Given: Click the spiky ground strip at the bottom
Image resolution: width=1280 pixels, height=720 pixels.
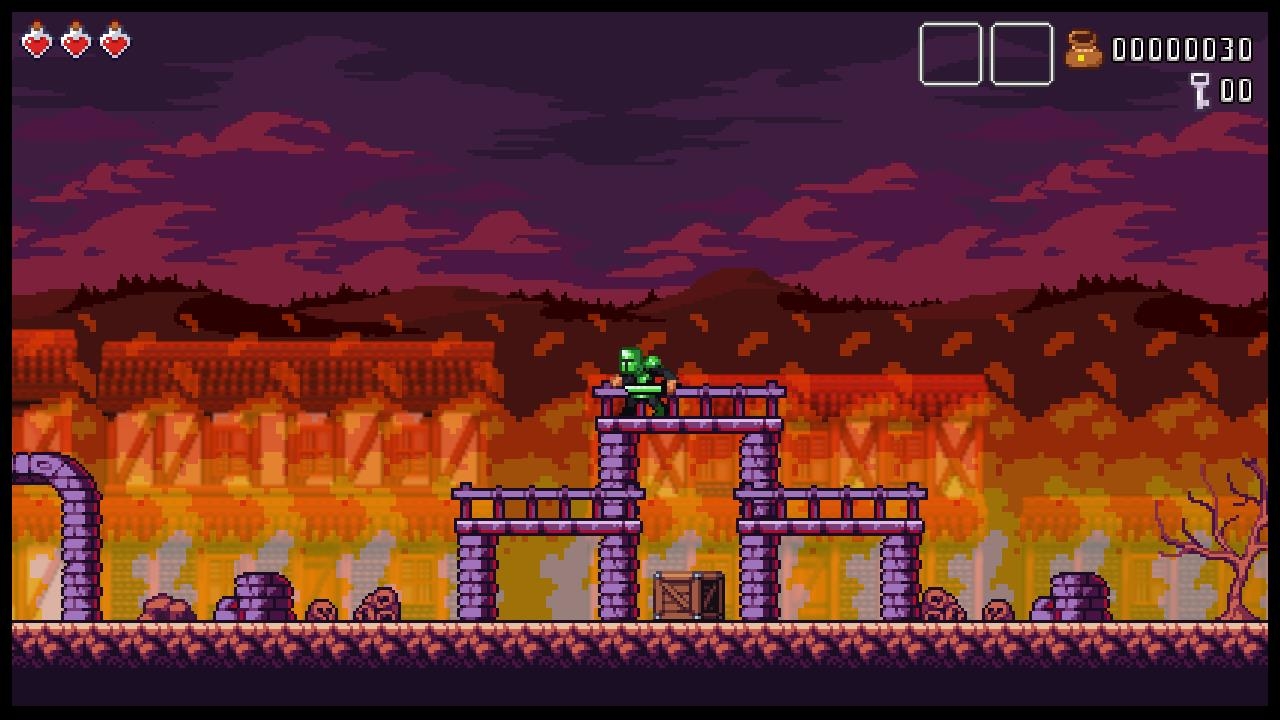Looking at the screenshot, I should point(640,640).
